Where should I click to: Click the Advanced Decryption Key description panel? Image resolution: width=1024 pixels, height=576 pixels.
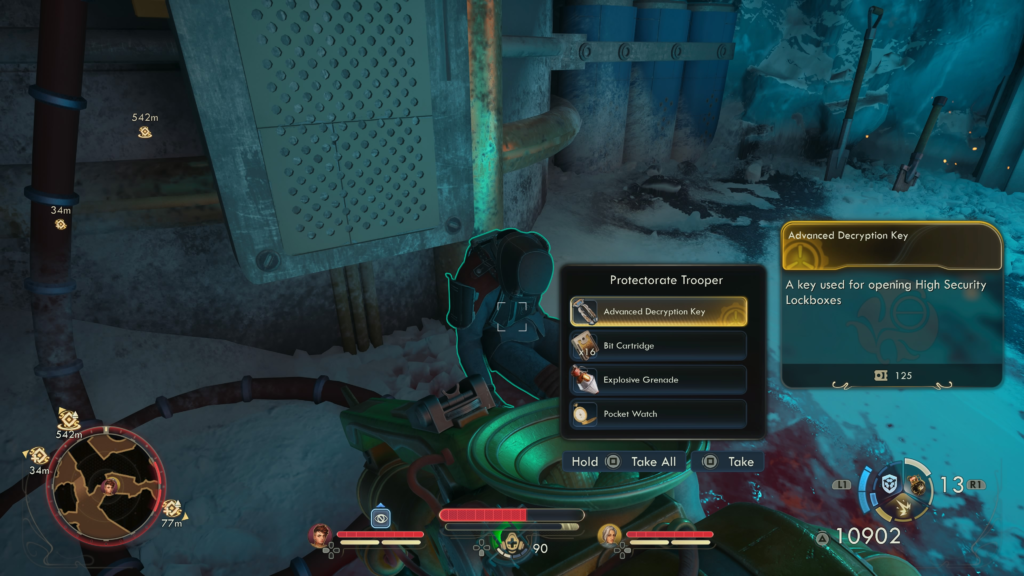pyautogui.click(x=892, y=304)
